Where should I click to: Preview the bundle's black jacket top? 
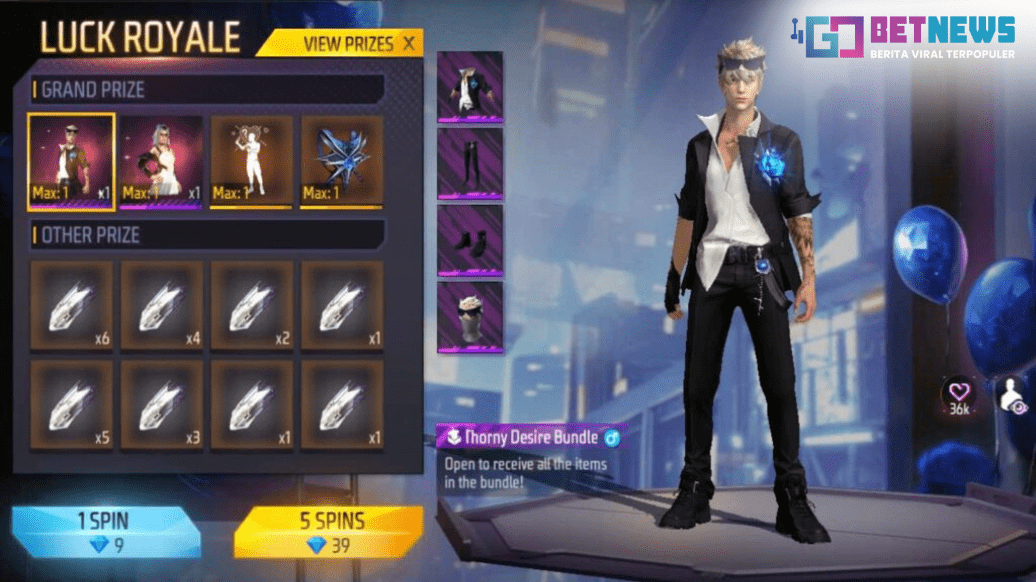pyautogui.click(x=470, y=87)
